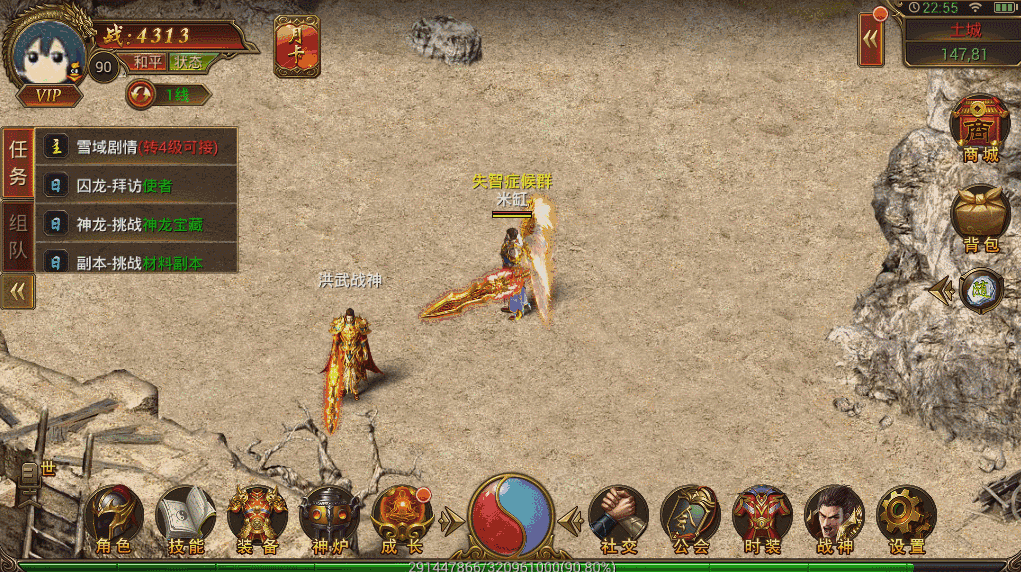Open the 神炉 furnace menu
Viewport: 1021px width, 572px height.
point(330,517)
